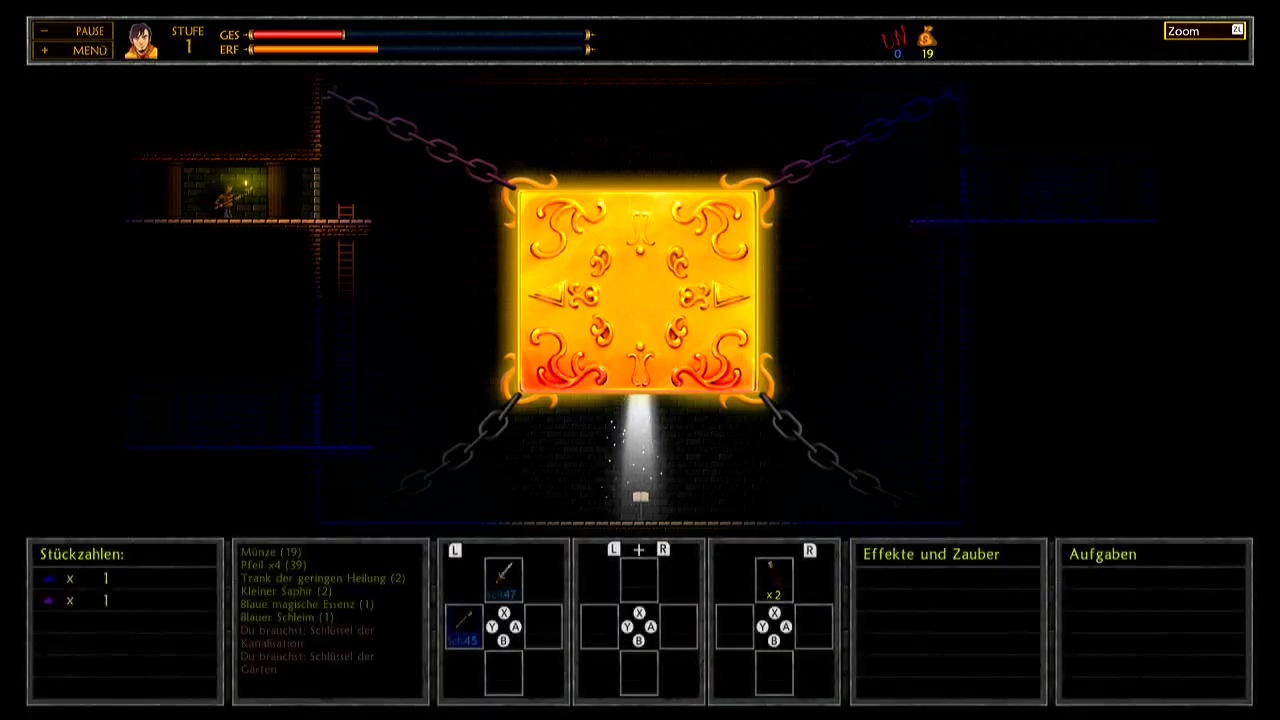Screen dimensions: 1280x720
Task: Click the Pause button
Action: [73, 31]
